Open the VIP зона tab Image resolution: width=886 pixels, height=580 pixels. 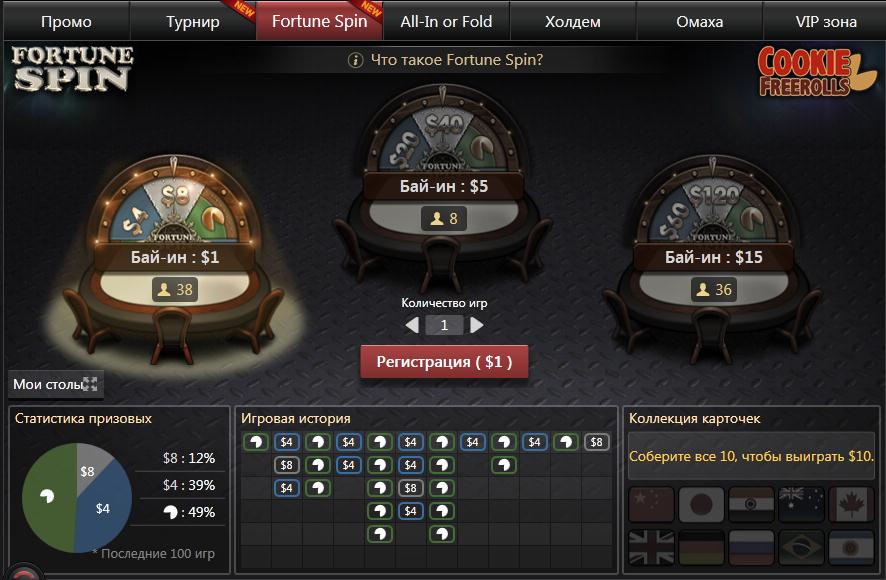point(826,21)
